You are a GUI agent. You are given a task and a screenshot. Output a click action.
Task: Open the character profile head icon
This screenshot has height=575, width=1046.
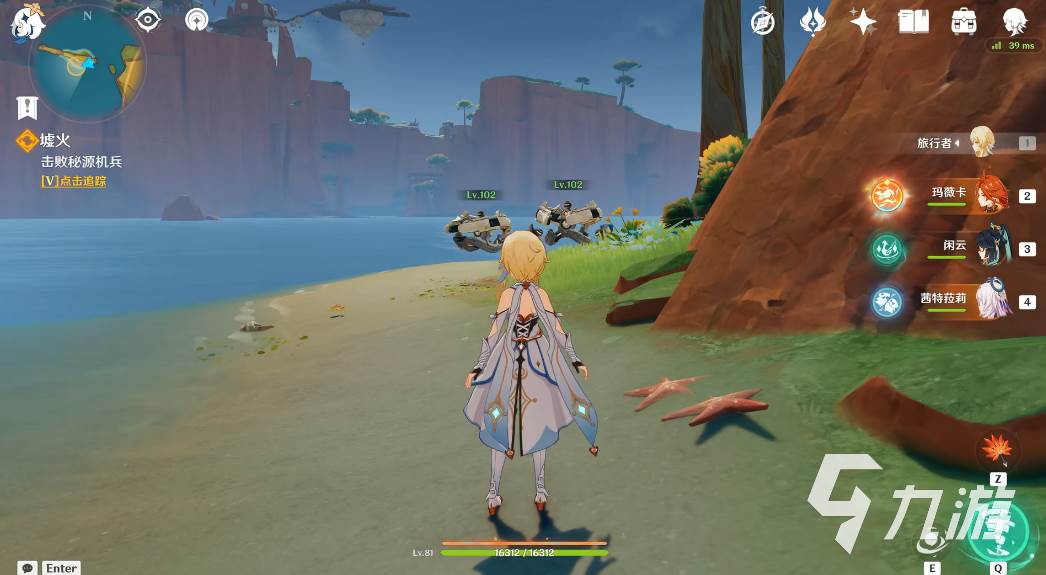click(1014, 21)
